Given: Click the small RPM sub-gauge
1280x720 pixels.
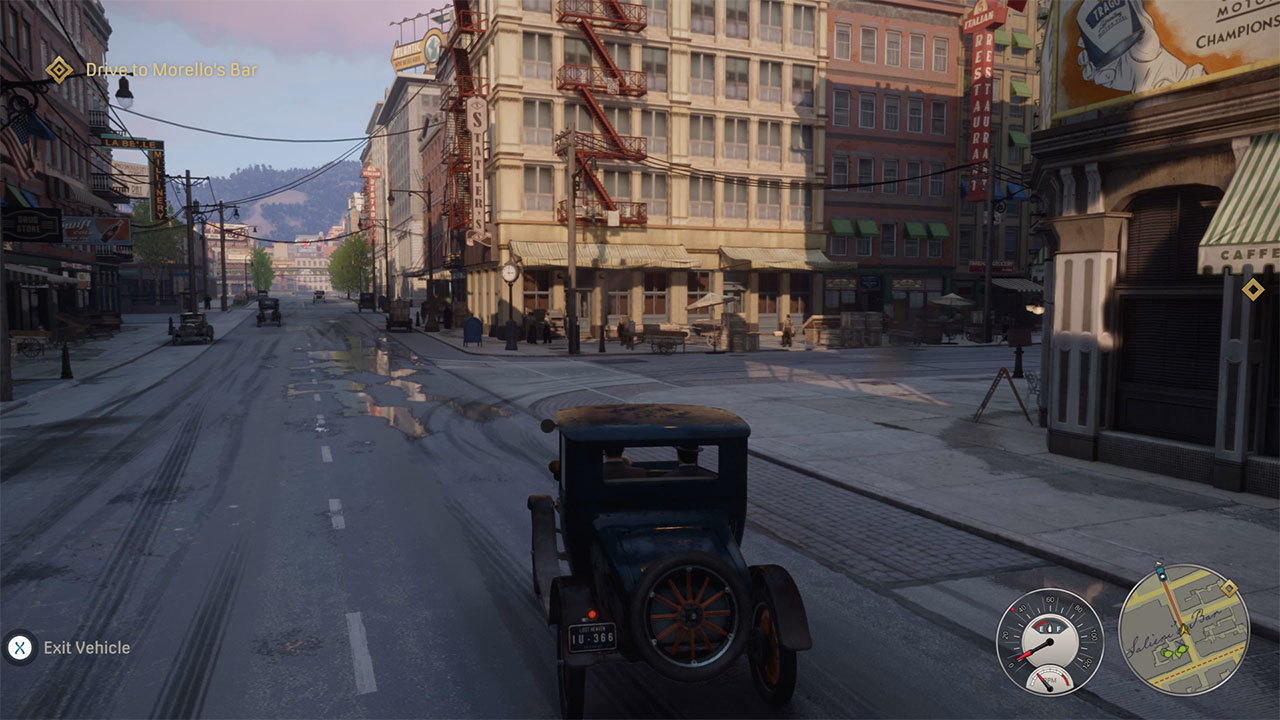Looking at the screenshot, I should click(1050, 680).
